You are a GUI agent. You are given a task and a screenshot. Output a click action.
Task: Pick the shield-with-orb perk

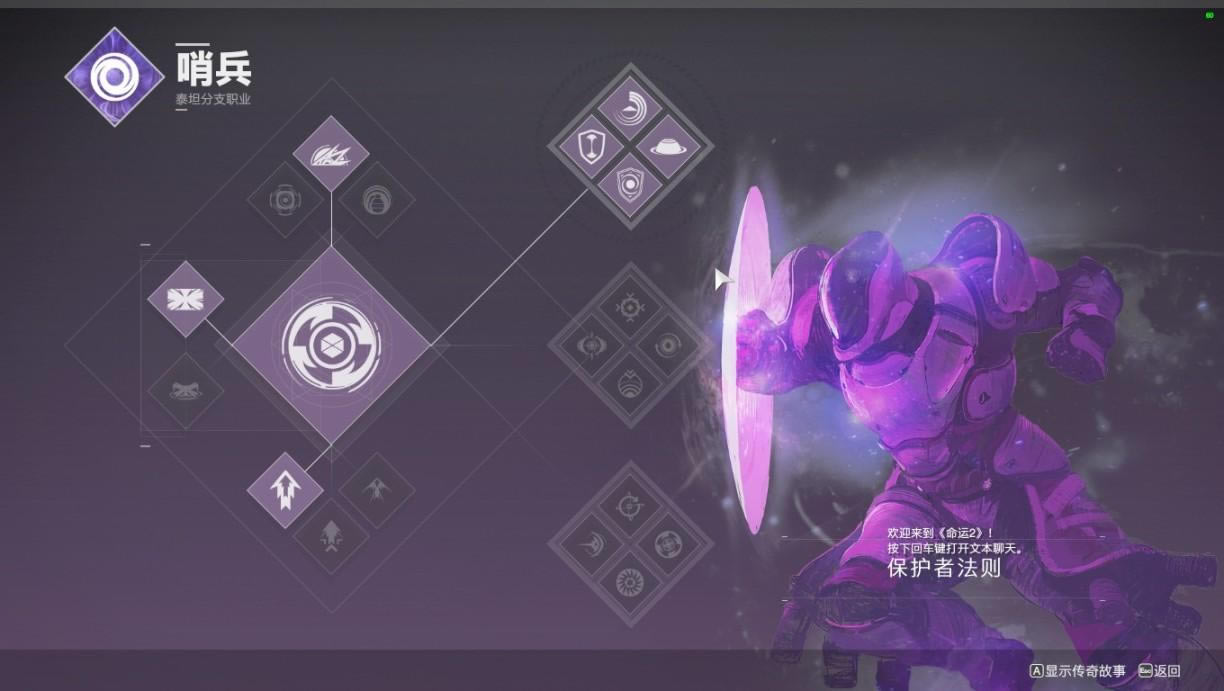click(x=630, y=185)
